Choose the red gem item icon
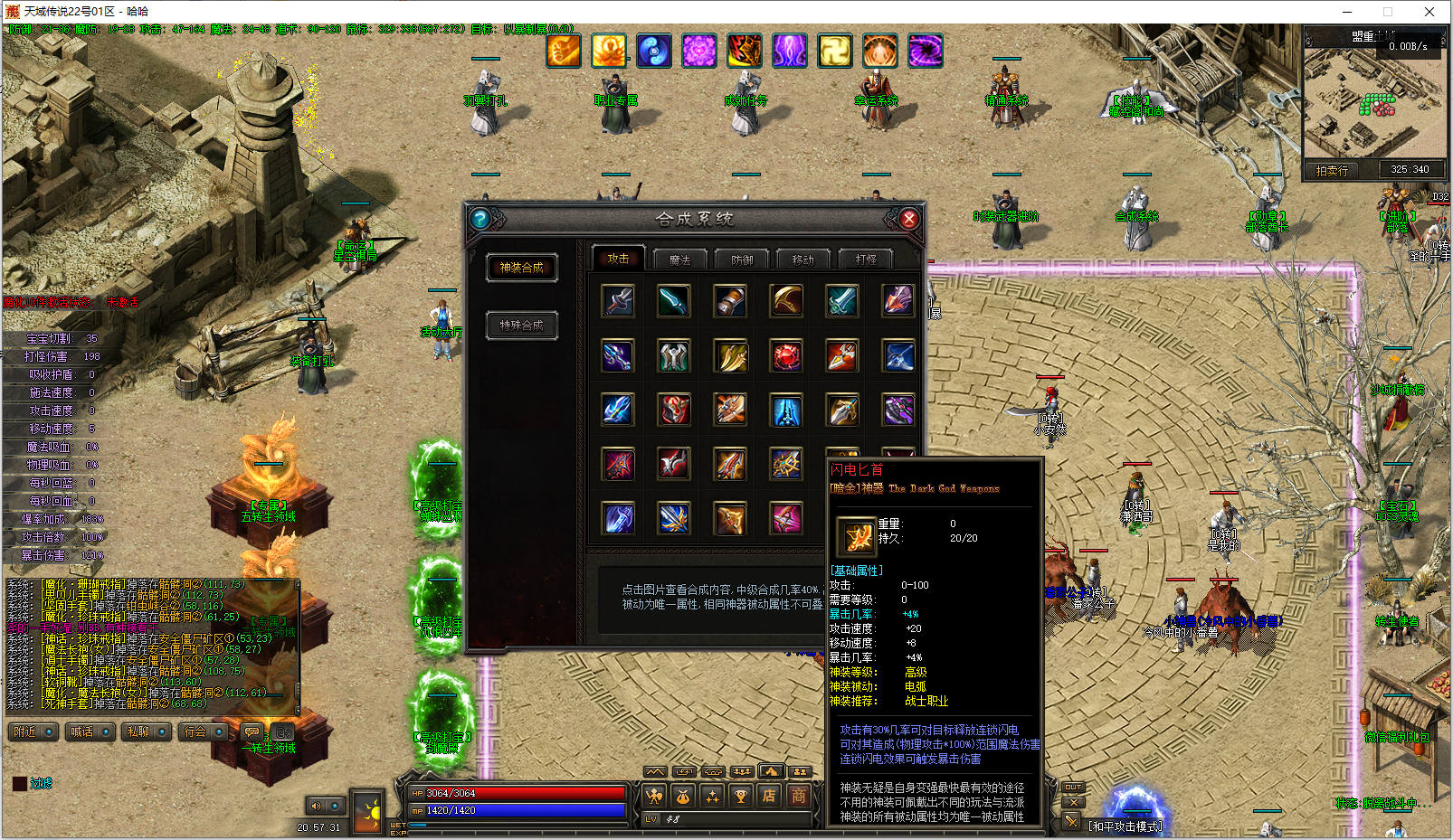This screenshot has width=1453, height=840. [786, 356]
